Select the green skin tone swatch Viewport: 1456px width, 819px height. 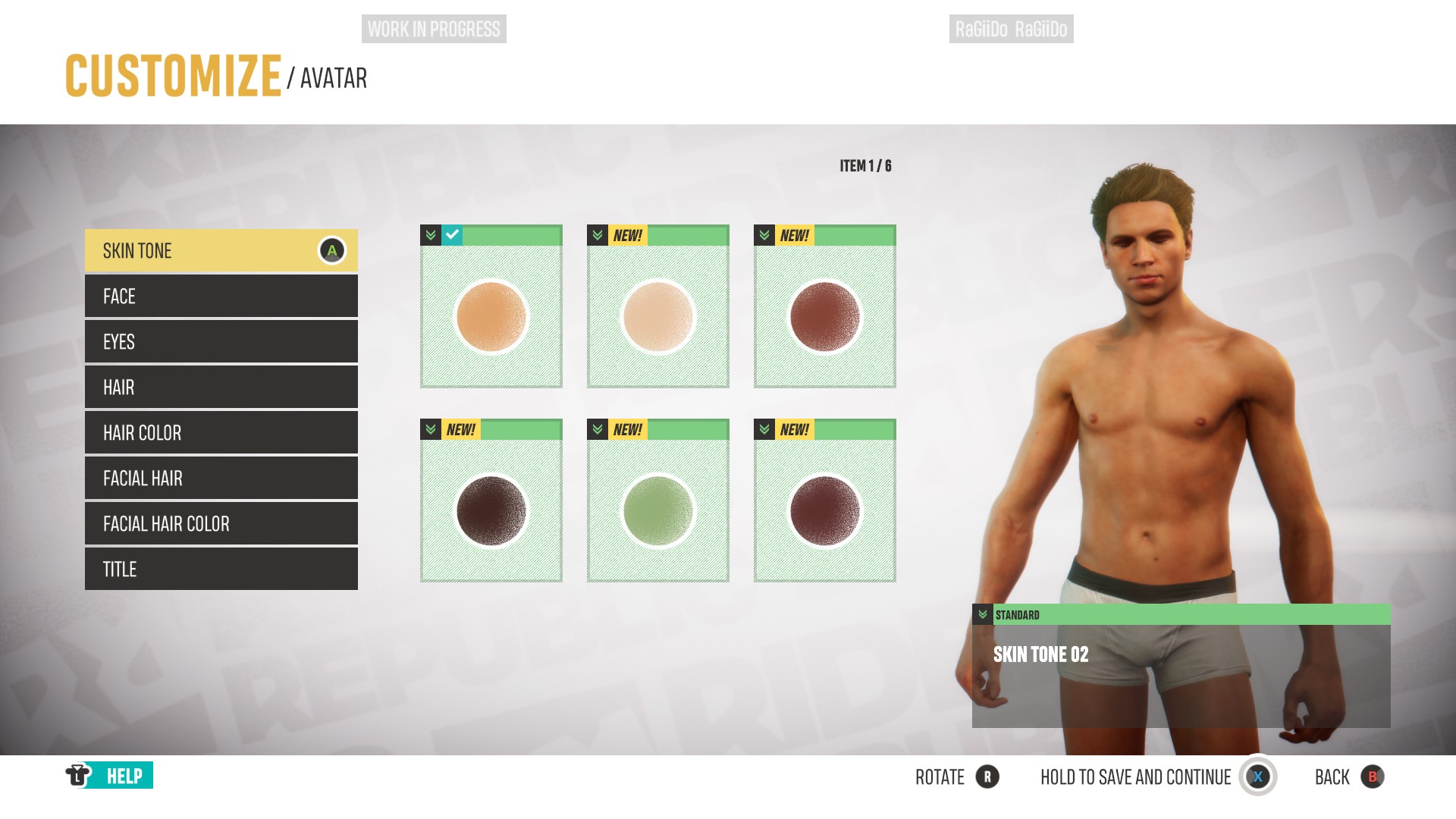tap(658, 510)
